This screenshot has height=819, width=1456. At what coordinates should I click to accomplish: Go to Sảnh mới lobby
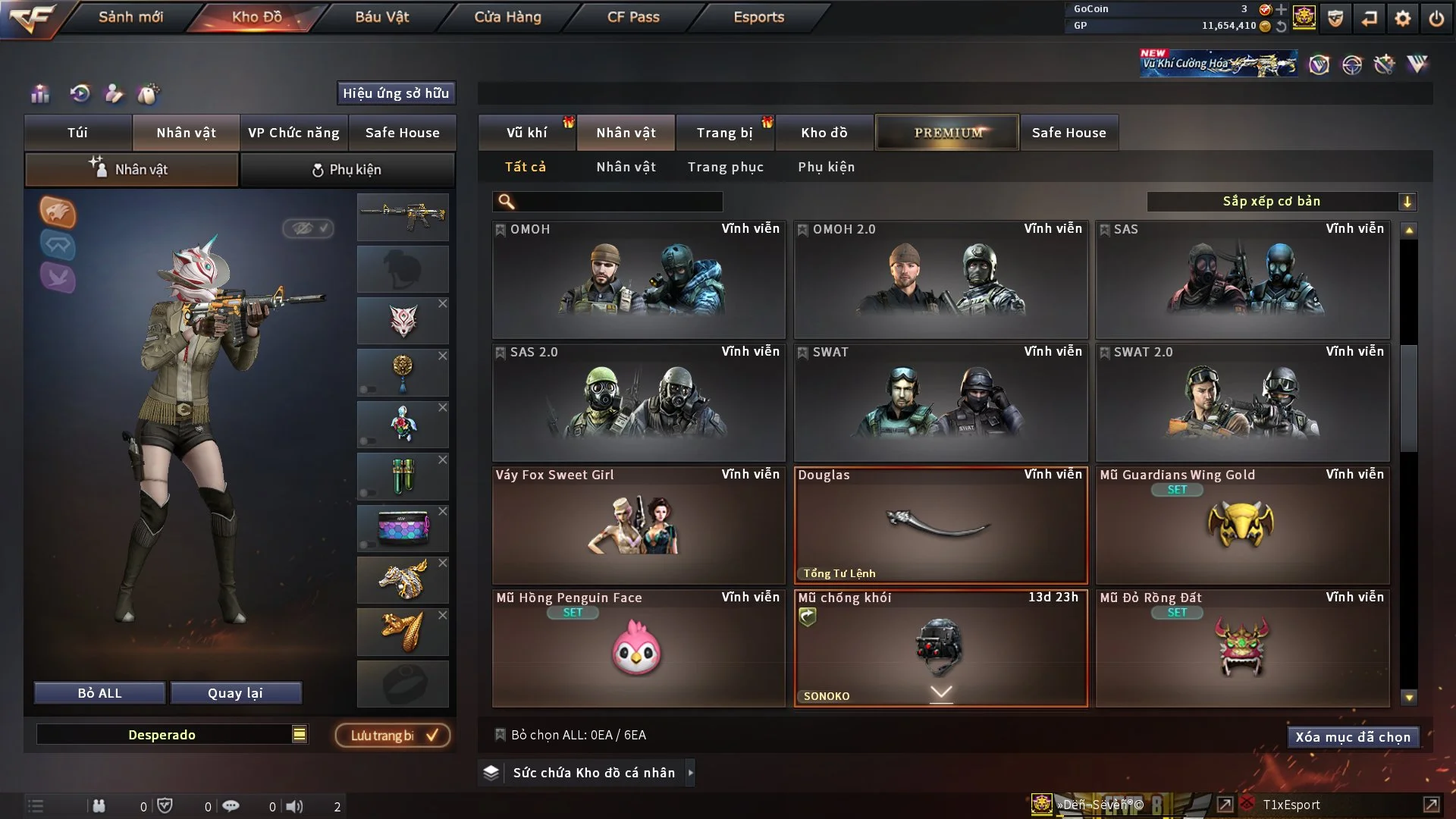point(130,17)
